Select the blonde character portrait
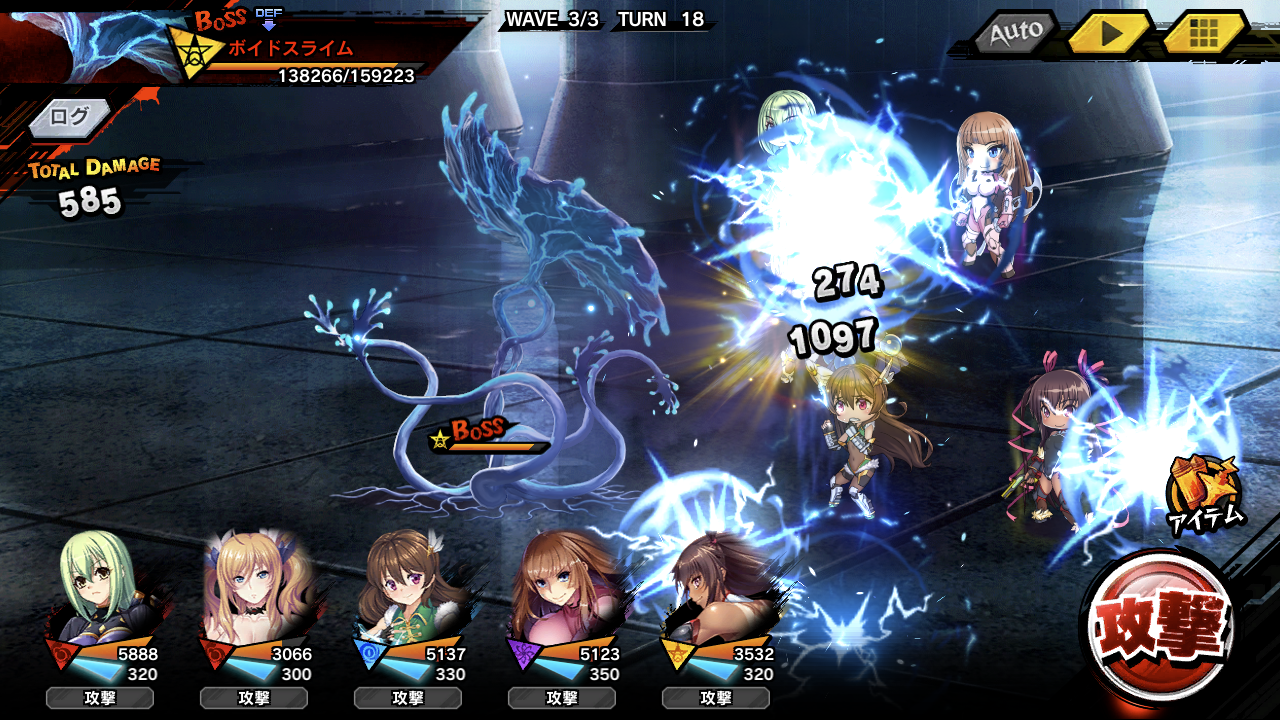 [x=254, y=590]
